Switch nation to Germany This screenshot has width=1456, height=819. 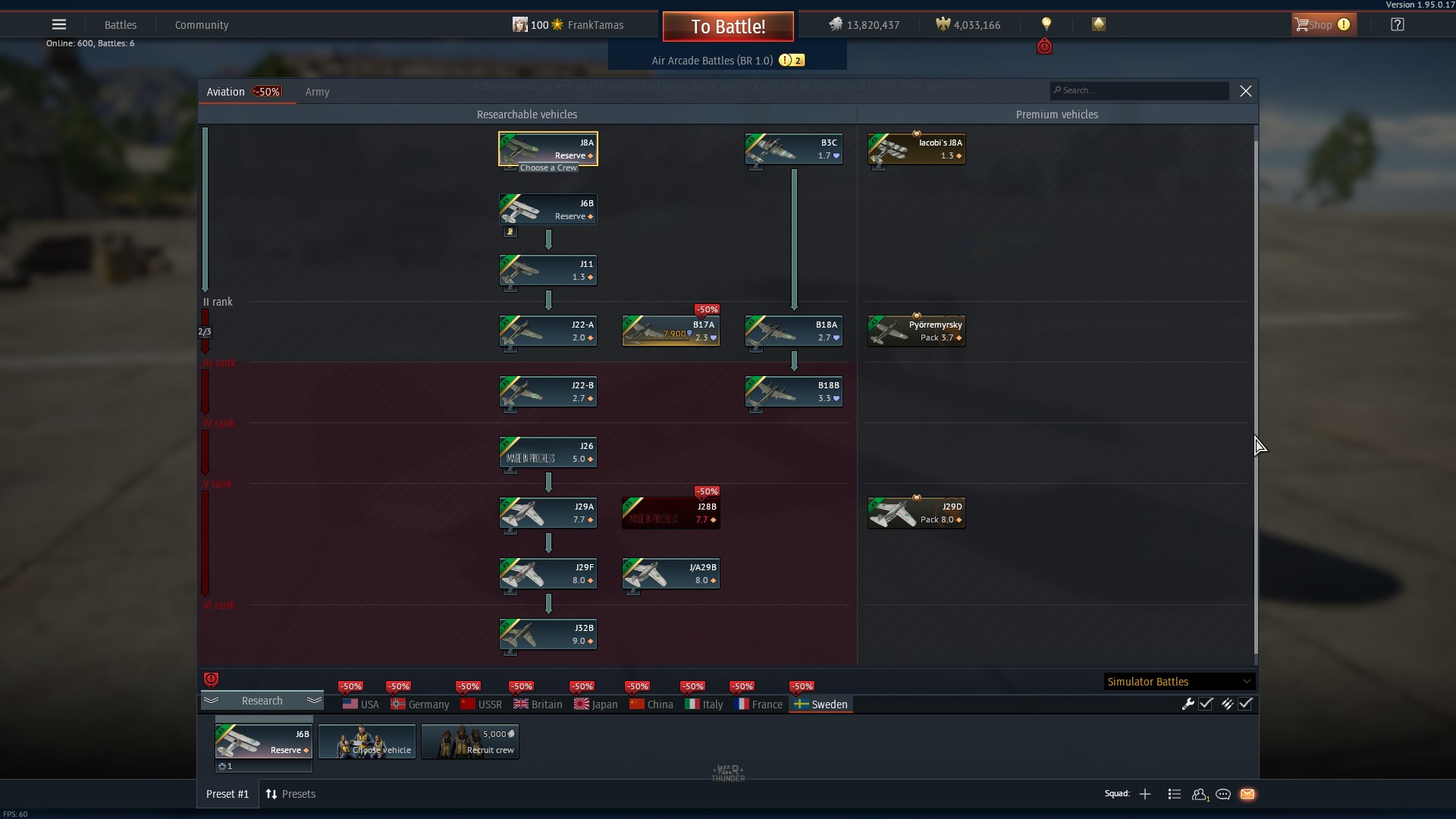[x=420, y=704]
